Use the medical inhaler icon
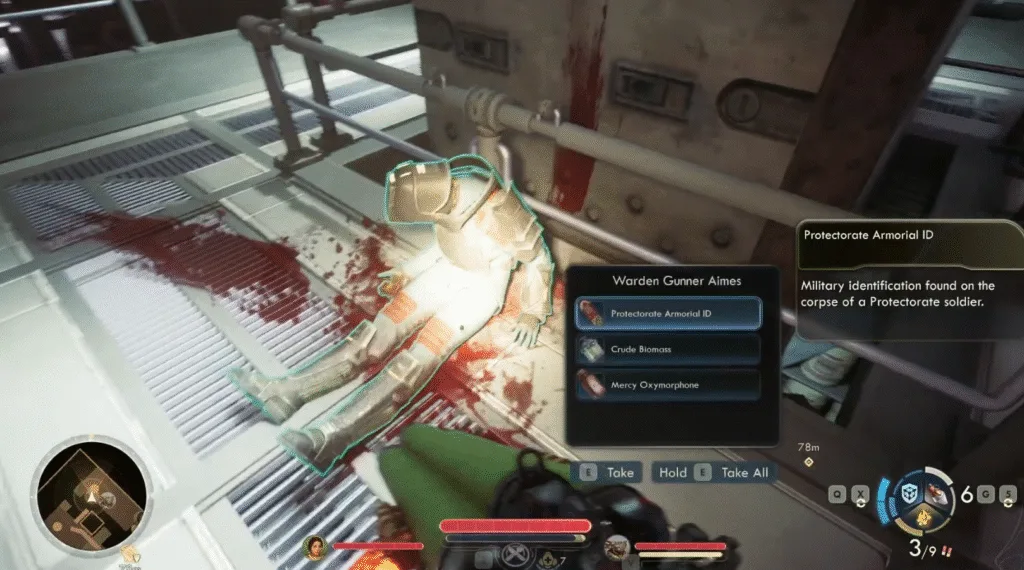Viewport: 1024px width, 570px height. (936, 492)
